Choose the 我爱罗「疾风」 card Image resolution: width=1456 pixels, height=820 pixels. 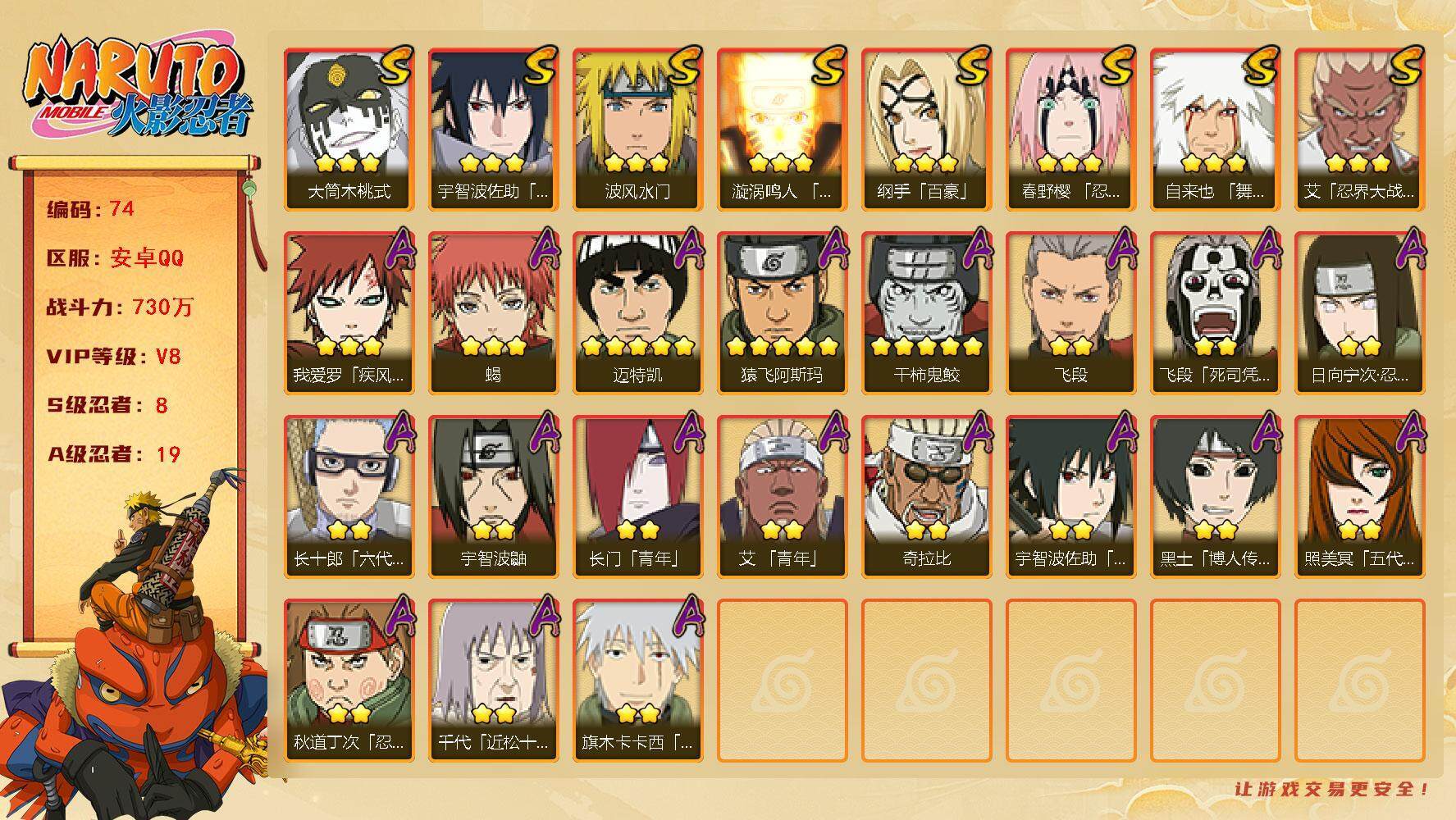pos(349,312)
